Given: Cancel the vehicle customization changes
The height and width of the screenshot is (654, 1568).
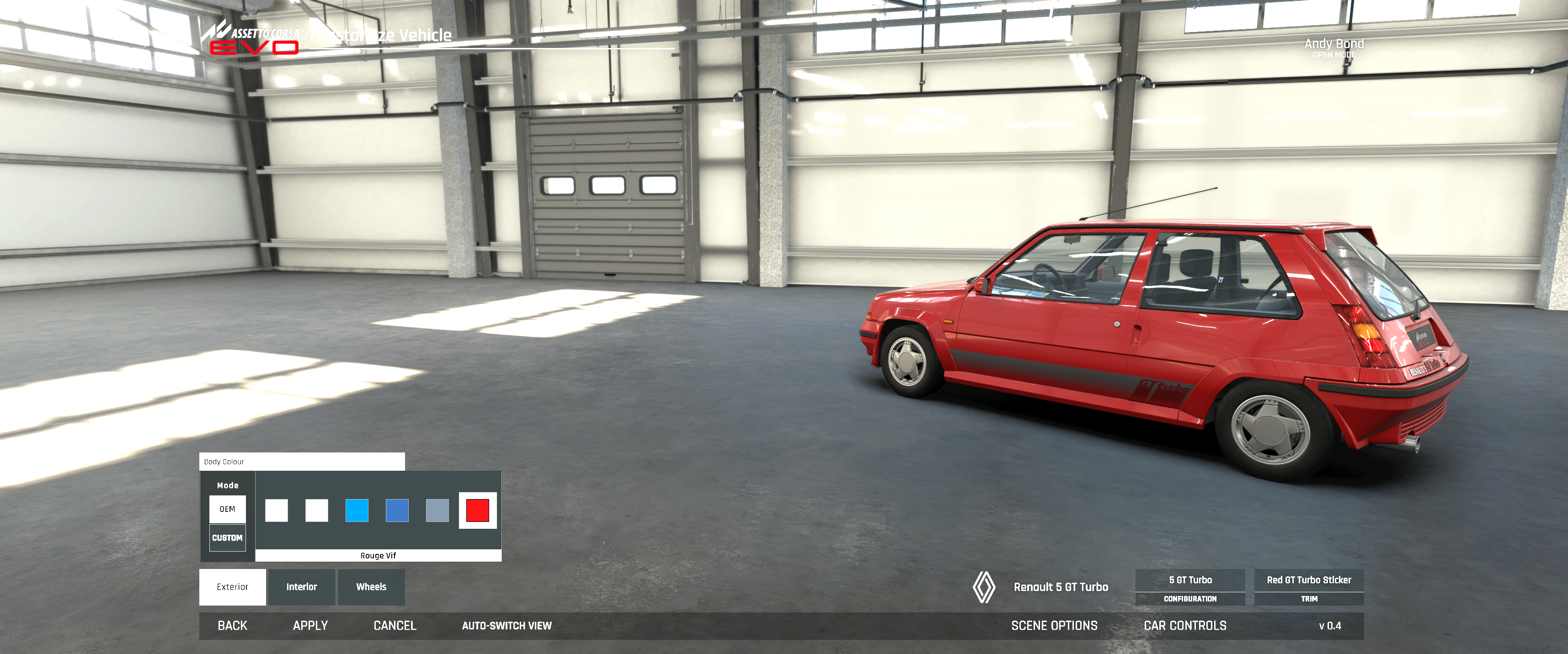Looking at the screenshot, I should (395, 625).
